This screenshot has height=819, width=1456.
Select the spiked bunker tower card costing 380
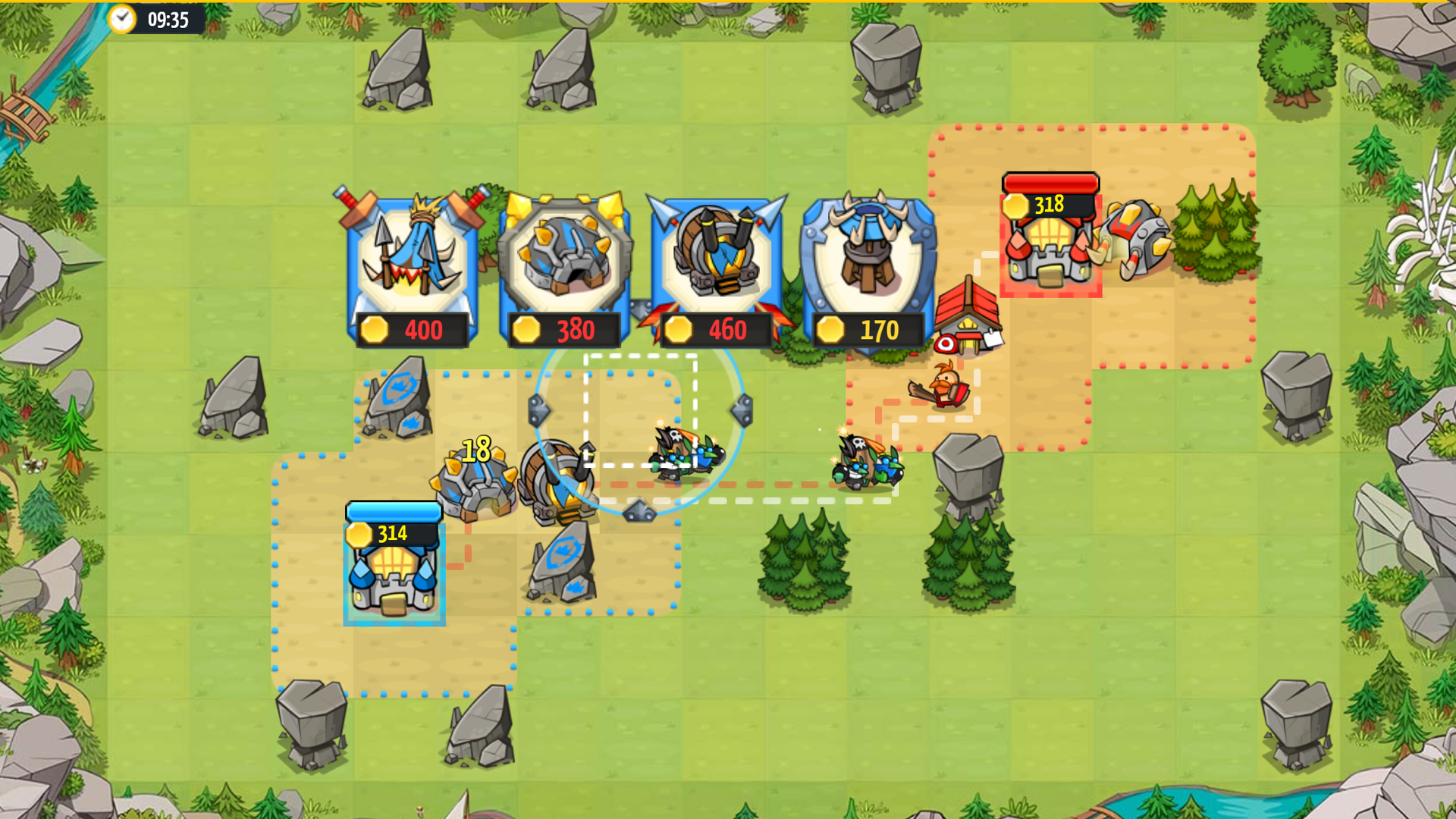[x=563, y=258]
